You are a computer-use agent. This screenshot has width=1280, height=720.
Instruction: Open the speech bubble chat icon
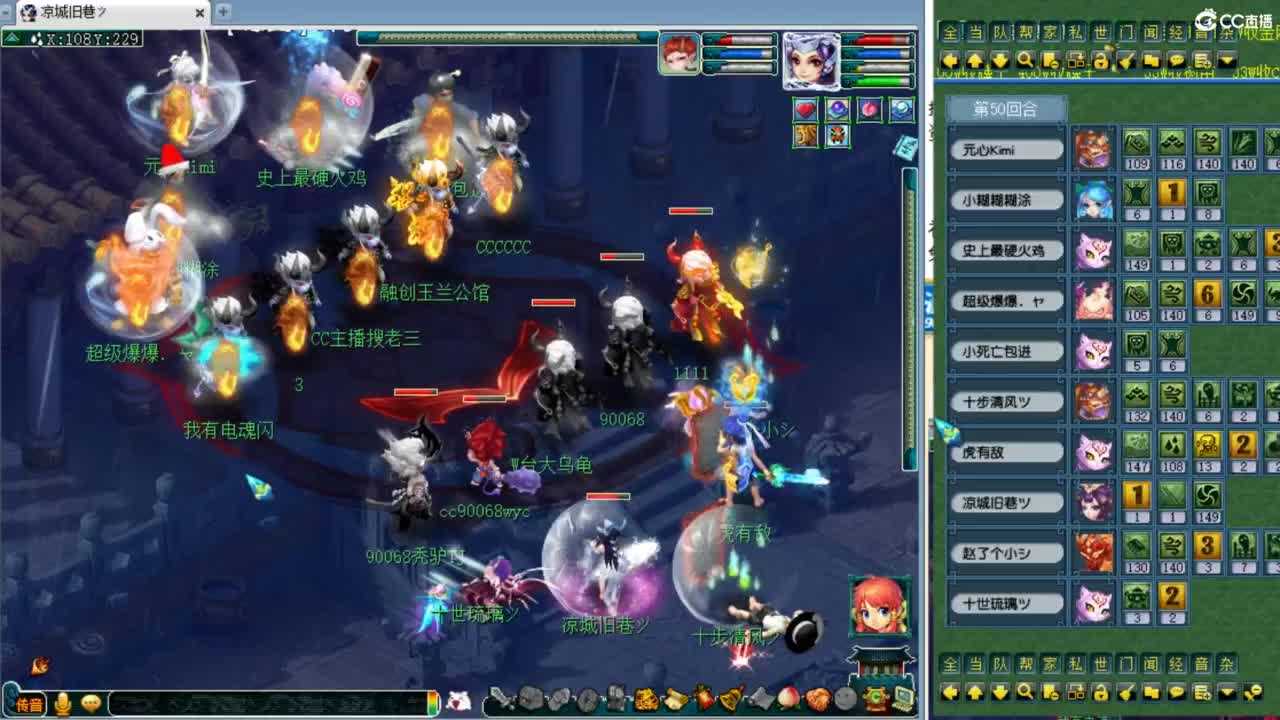1177,60
